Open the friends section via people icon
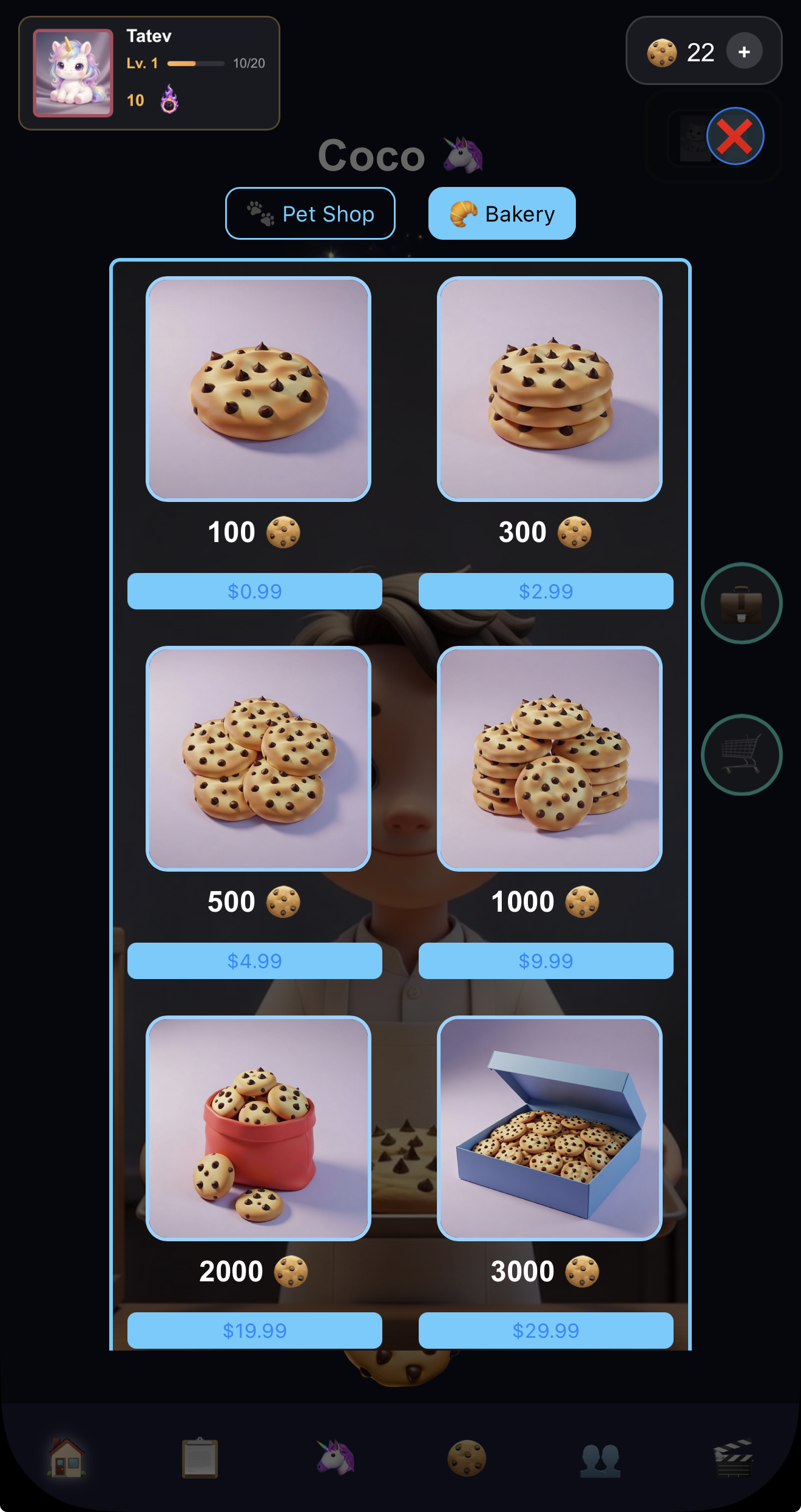Viewport: 801px width, 1512px height. pyautogui.click(x=601, y=1460)
